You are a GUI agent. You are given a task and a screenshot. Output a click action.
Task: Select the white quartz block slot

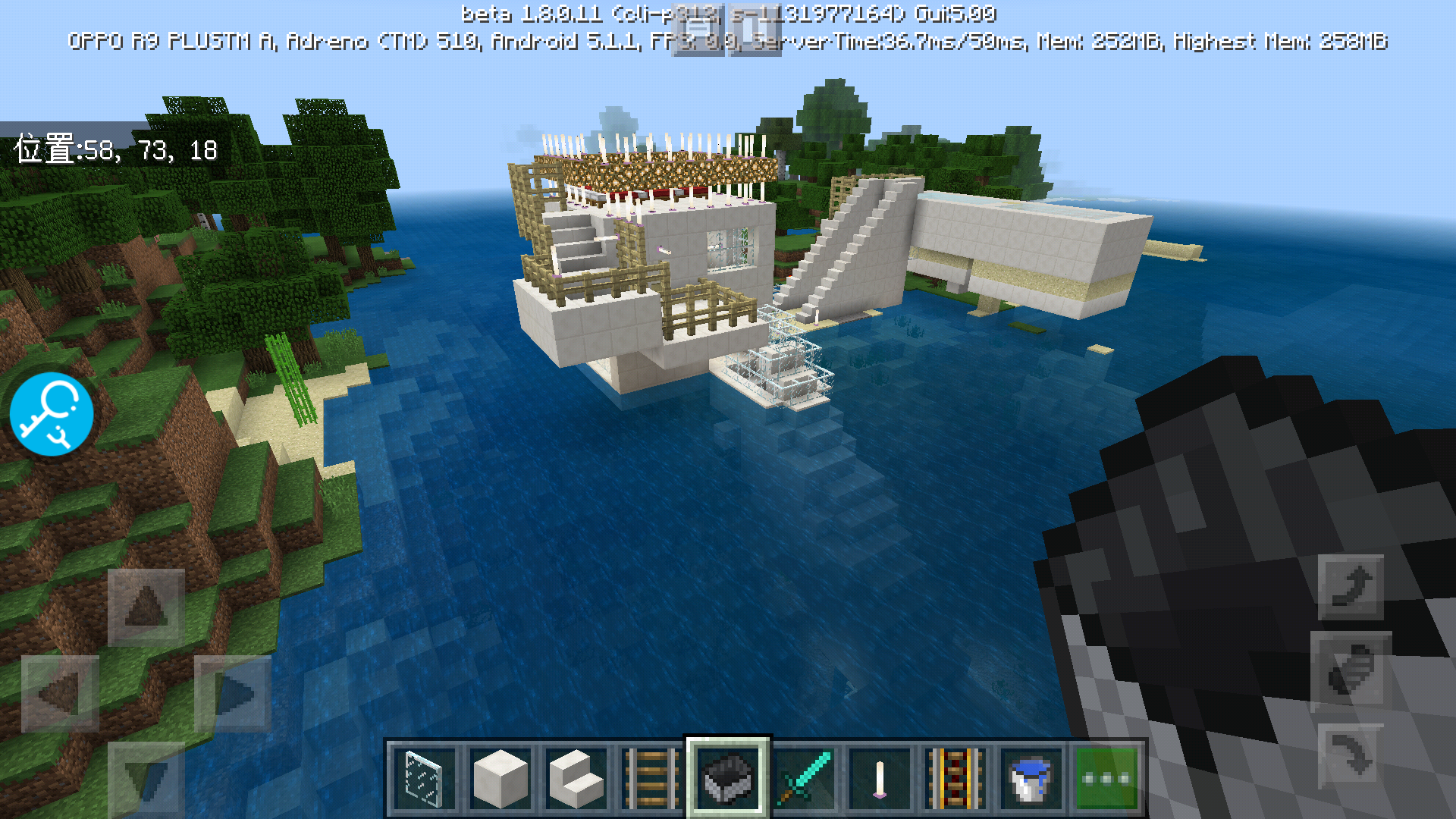tap(500, 778)
